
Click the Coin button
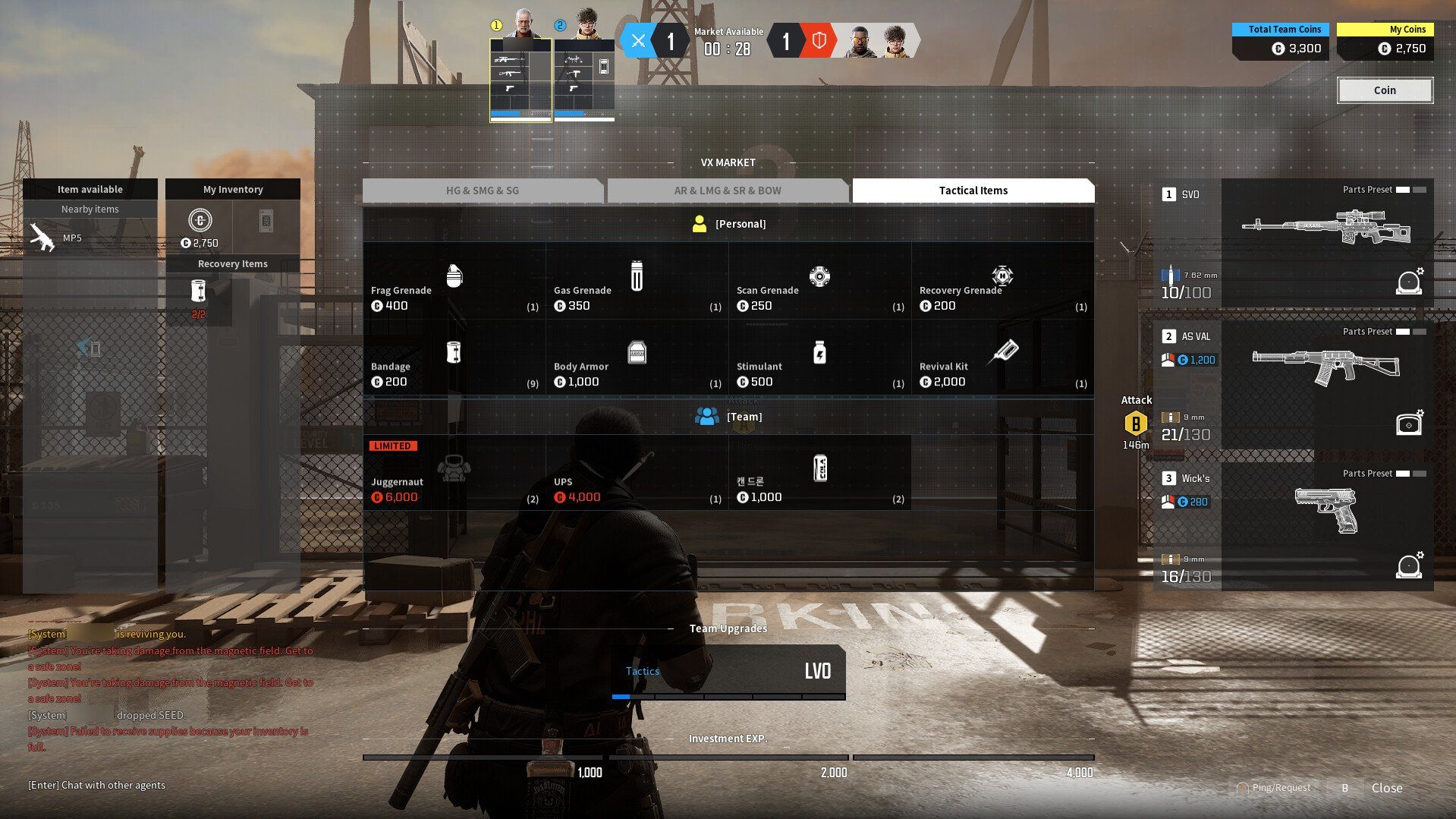[x=1384, y=90]
